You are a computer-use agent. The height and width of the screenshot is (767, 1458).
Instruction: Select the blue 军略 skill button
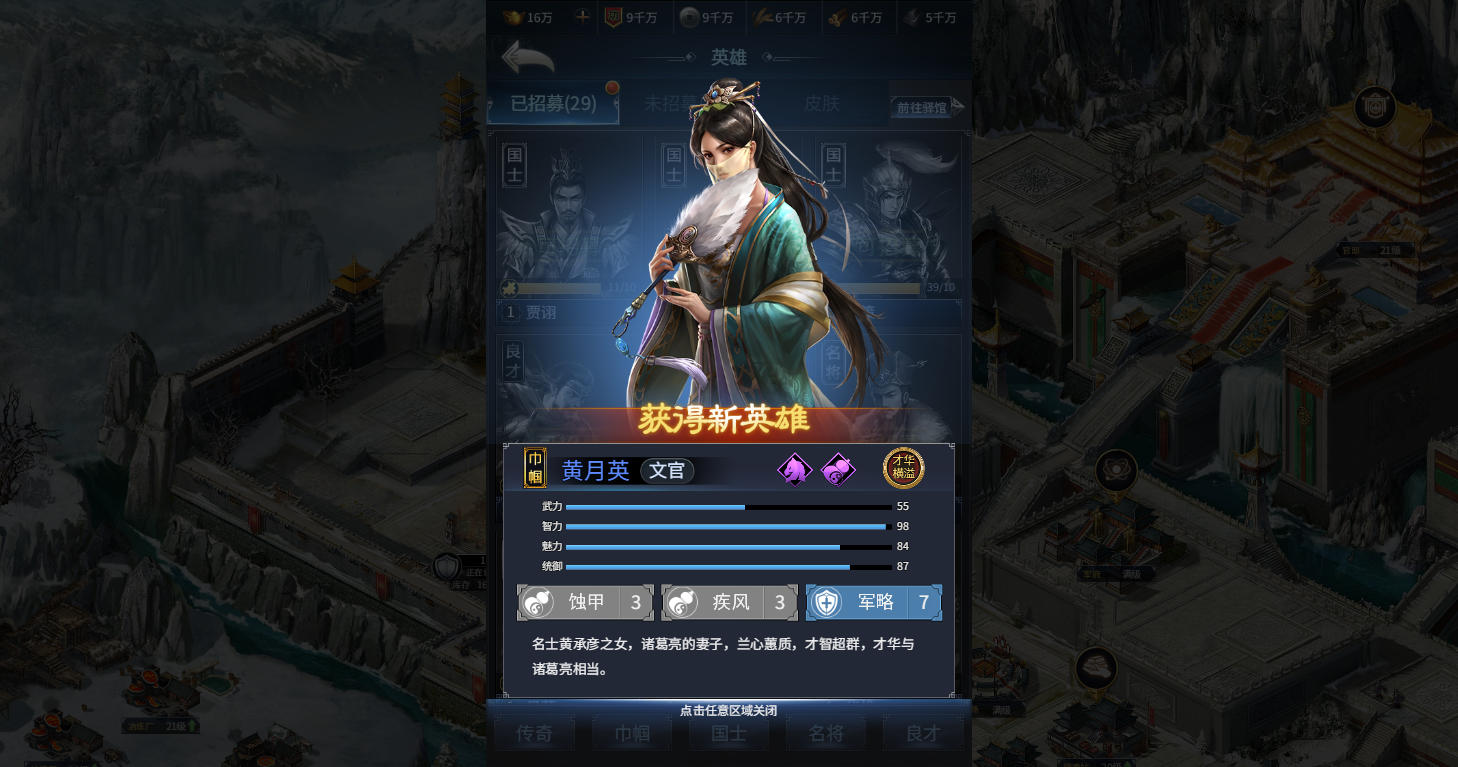pyautogui.click(x=874, y=602)
